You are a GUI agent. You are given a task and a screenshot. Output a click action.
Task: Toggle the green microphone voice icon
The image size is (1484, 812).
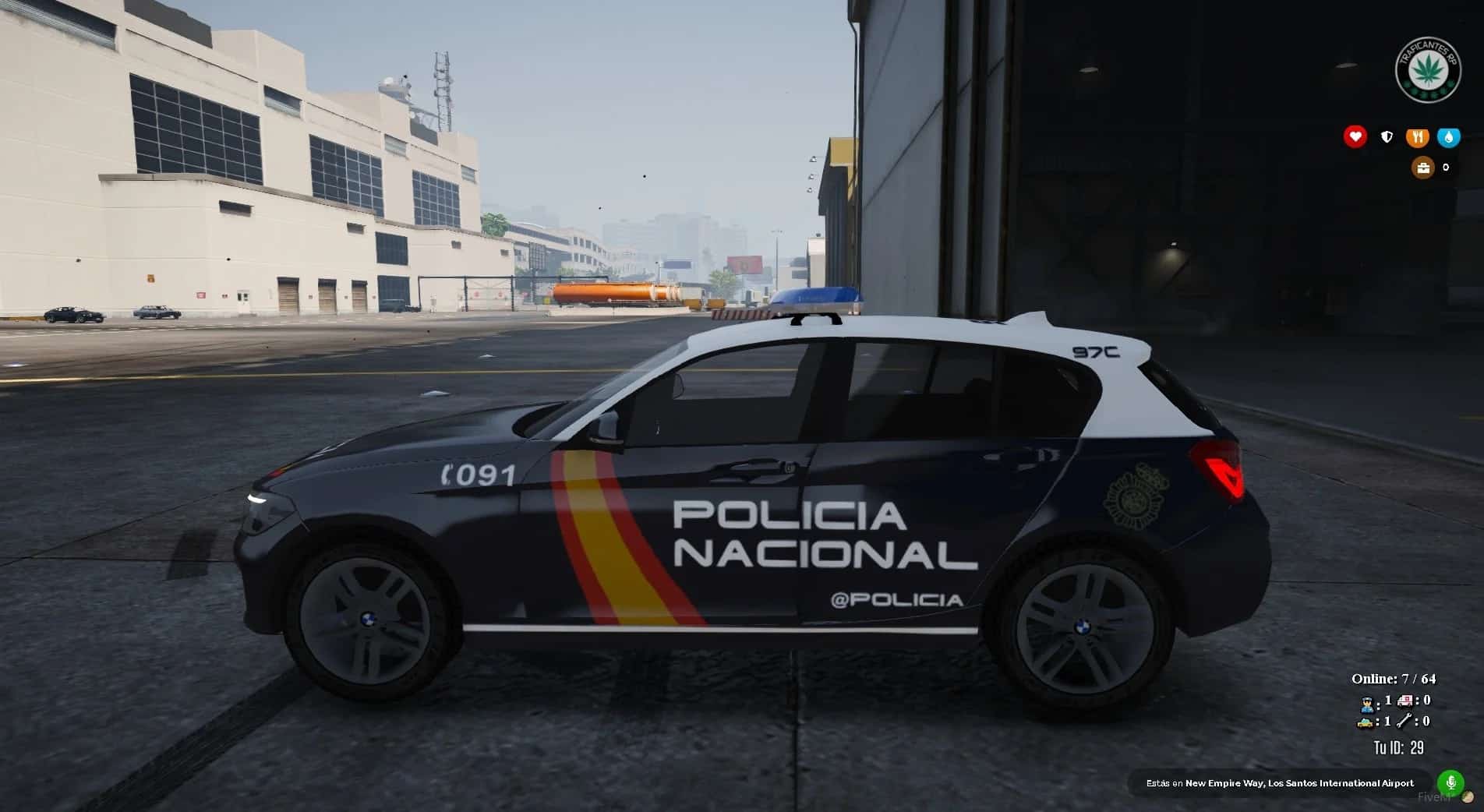click(x=1450, y=782)
